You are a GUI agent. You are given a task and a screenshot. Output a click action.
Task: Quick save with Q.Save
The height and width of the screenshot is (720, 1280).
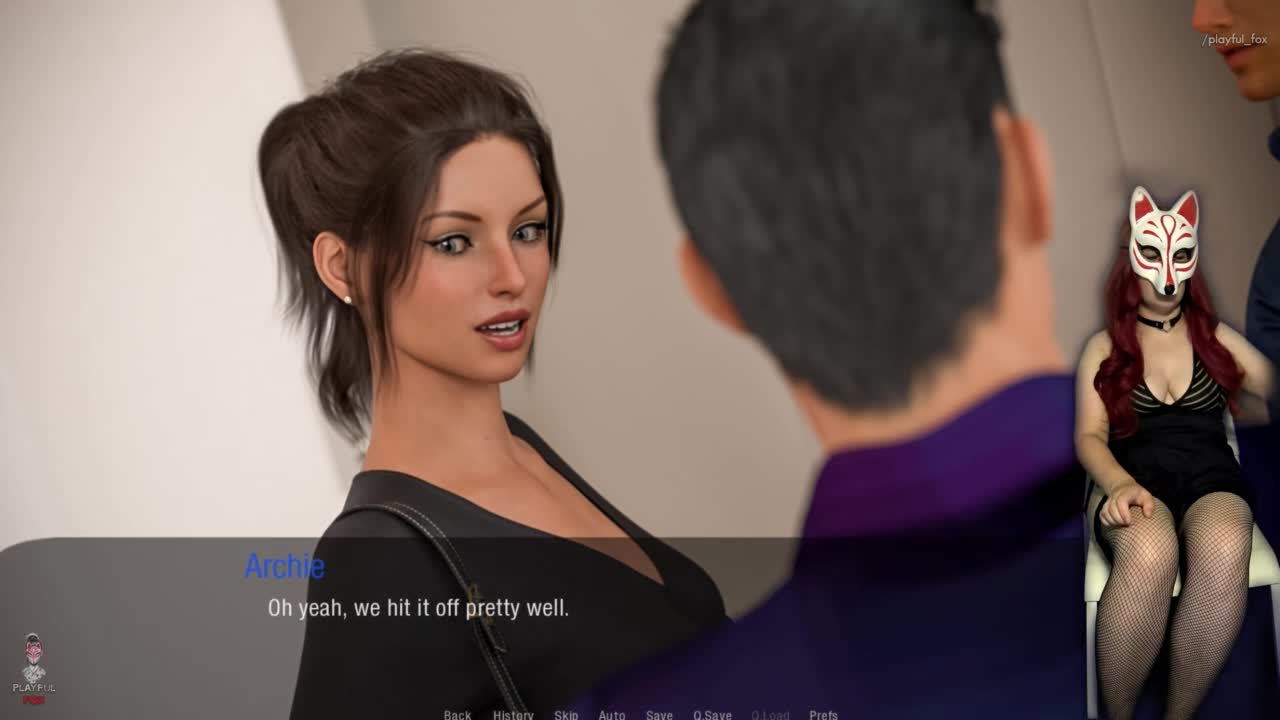click(x=712, y=714)
